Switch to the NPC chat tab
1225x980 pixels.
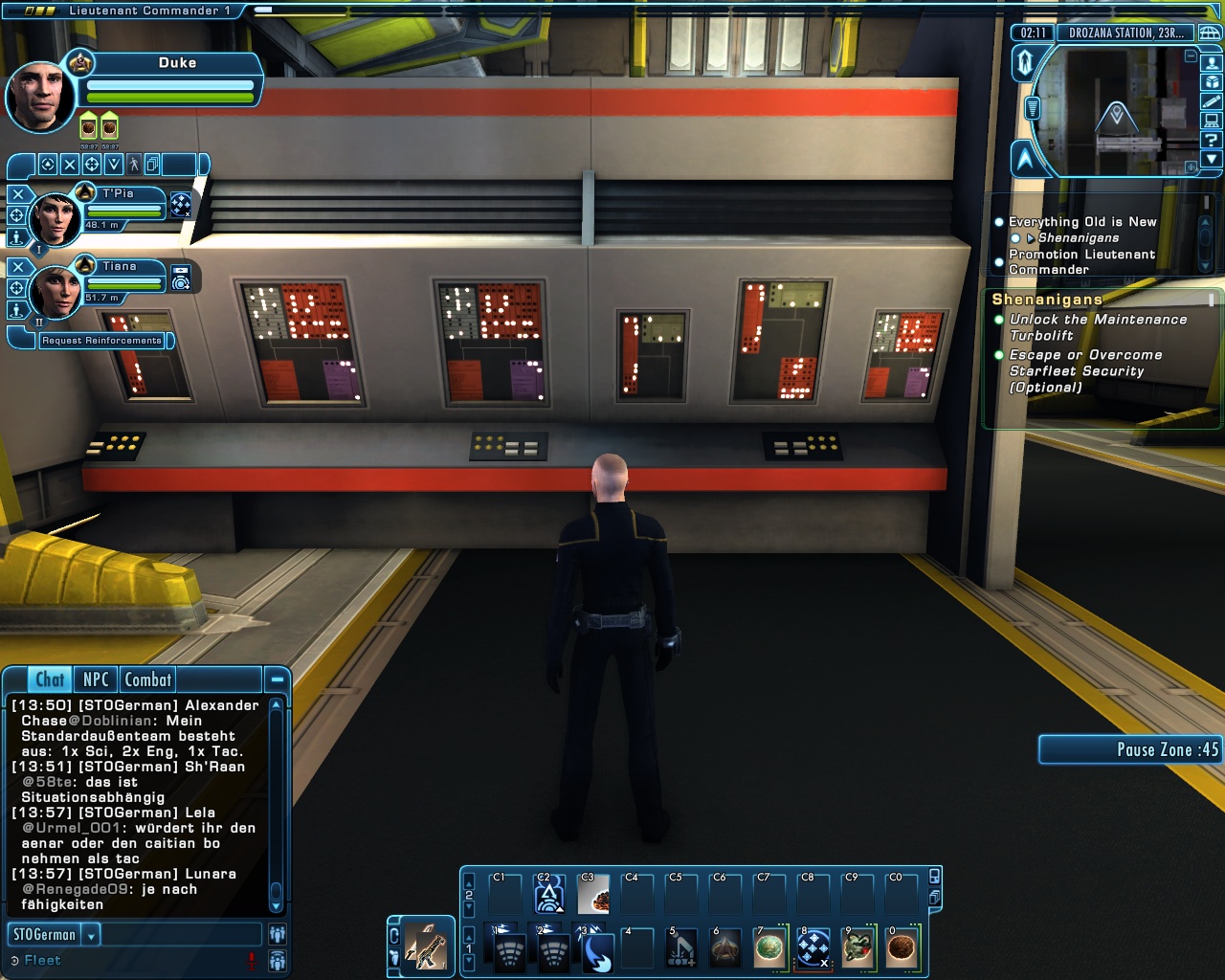click(x=96, y=679)
